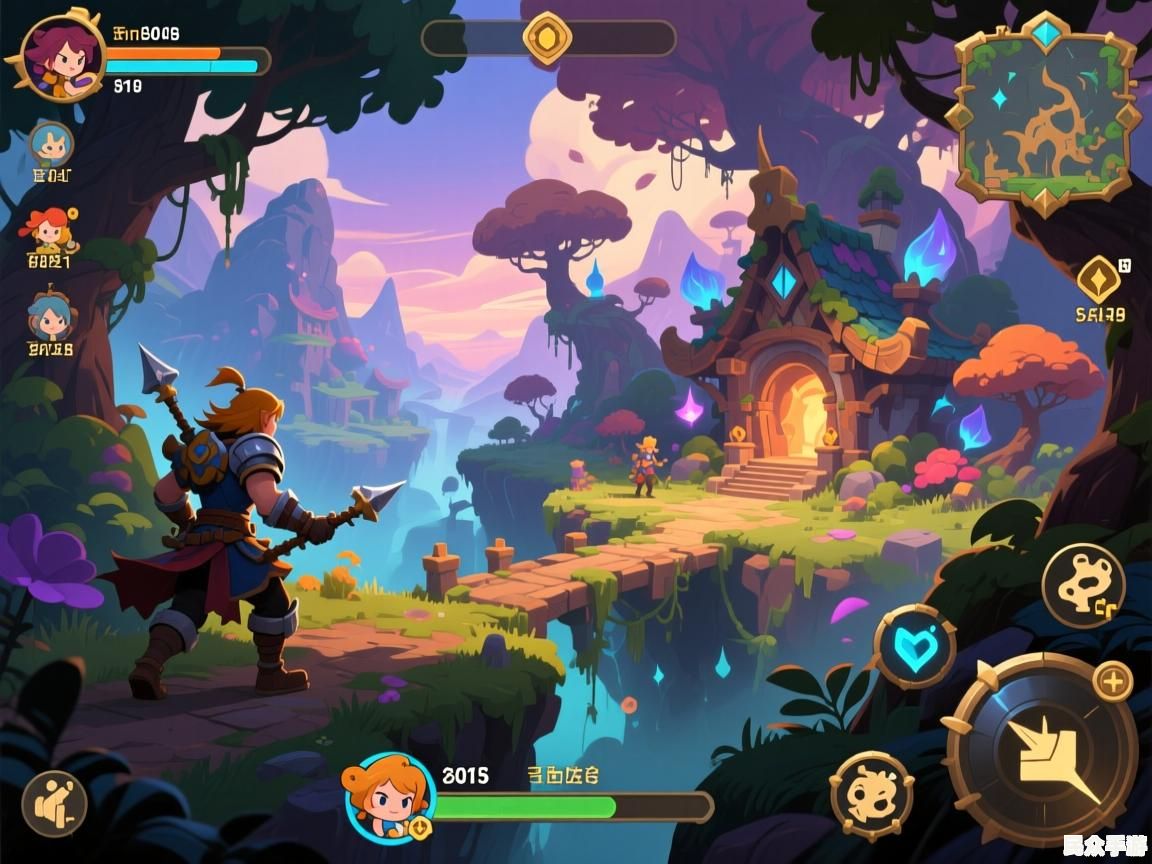Choose the teal-haired party member with brown headband
This screenshot has height=864, width=1152.
pyautogui.click(x=50, y=317)
